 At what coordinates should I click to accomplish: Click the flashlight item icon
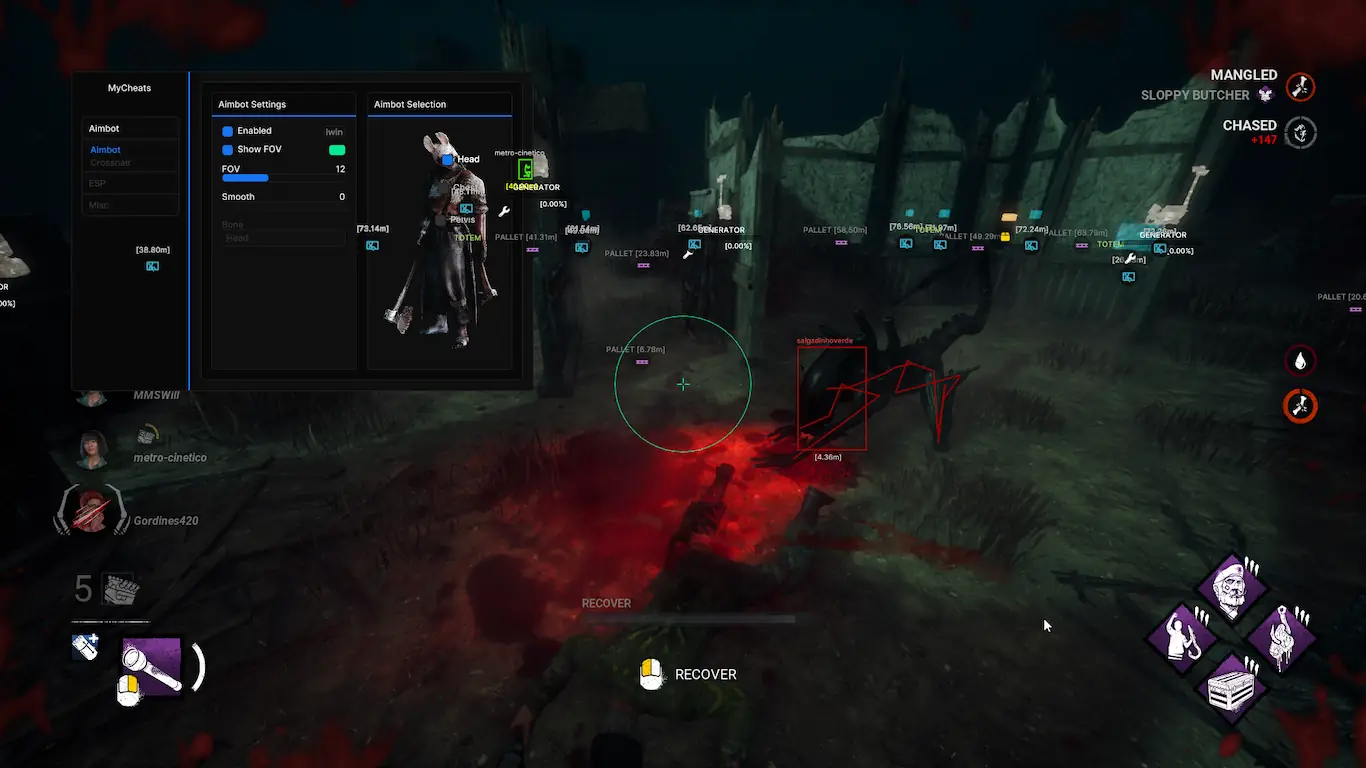pyautogui.click(x=152, y=663)
